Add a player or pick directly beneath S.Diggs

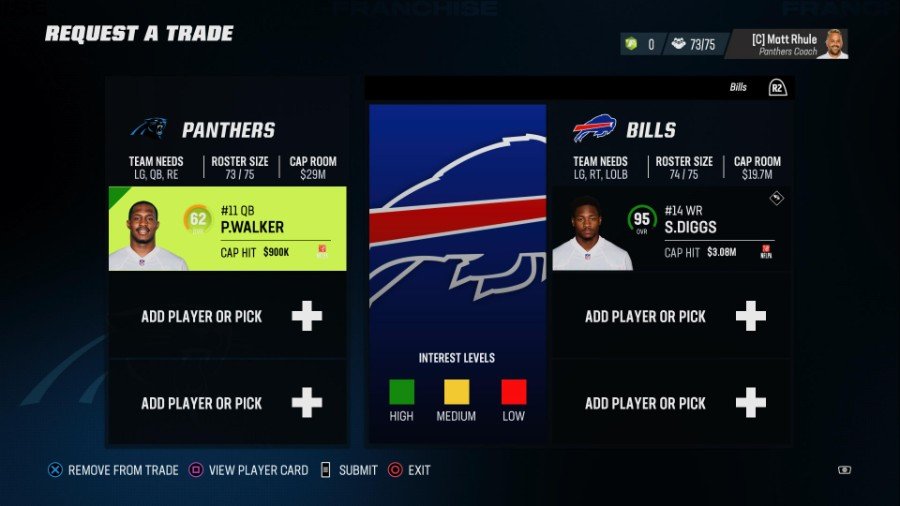tap(671, 316)
